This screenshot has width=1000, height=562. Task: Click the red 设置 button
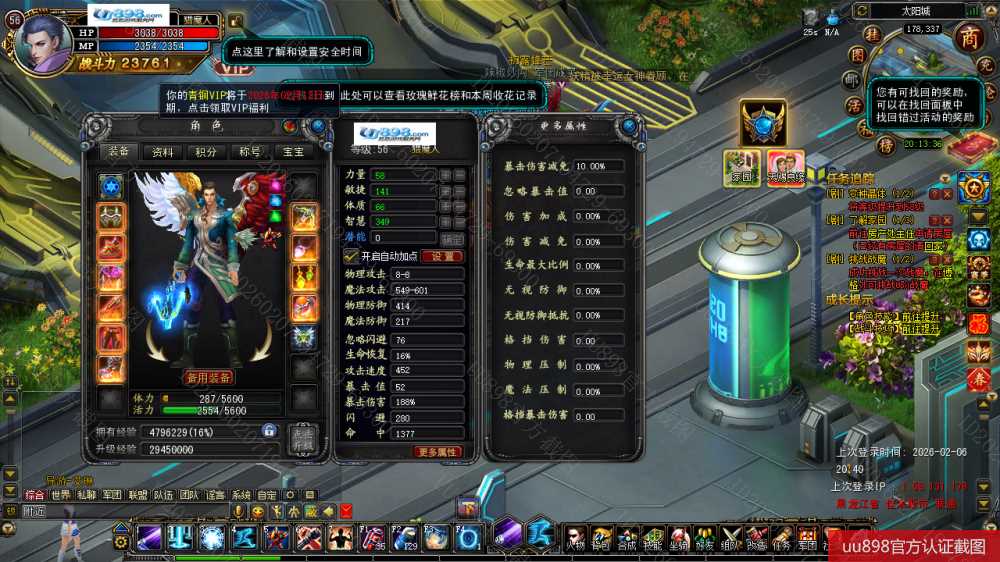point(441,256)
